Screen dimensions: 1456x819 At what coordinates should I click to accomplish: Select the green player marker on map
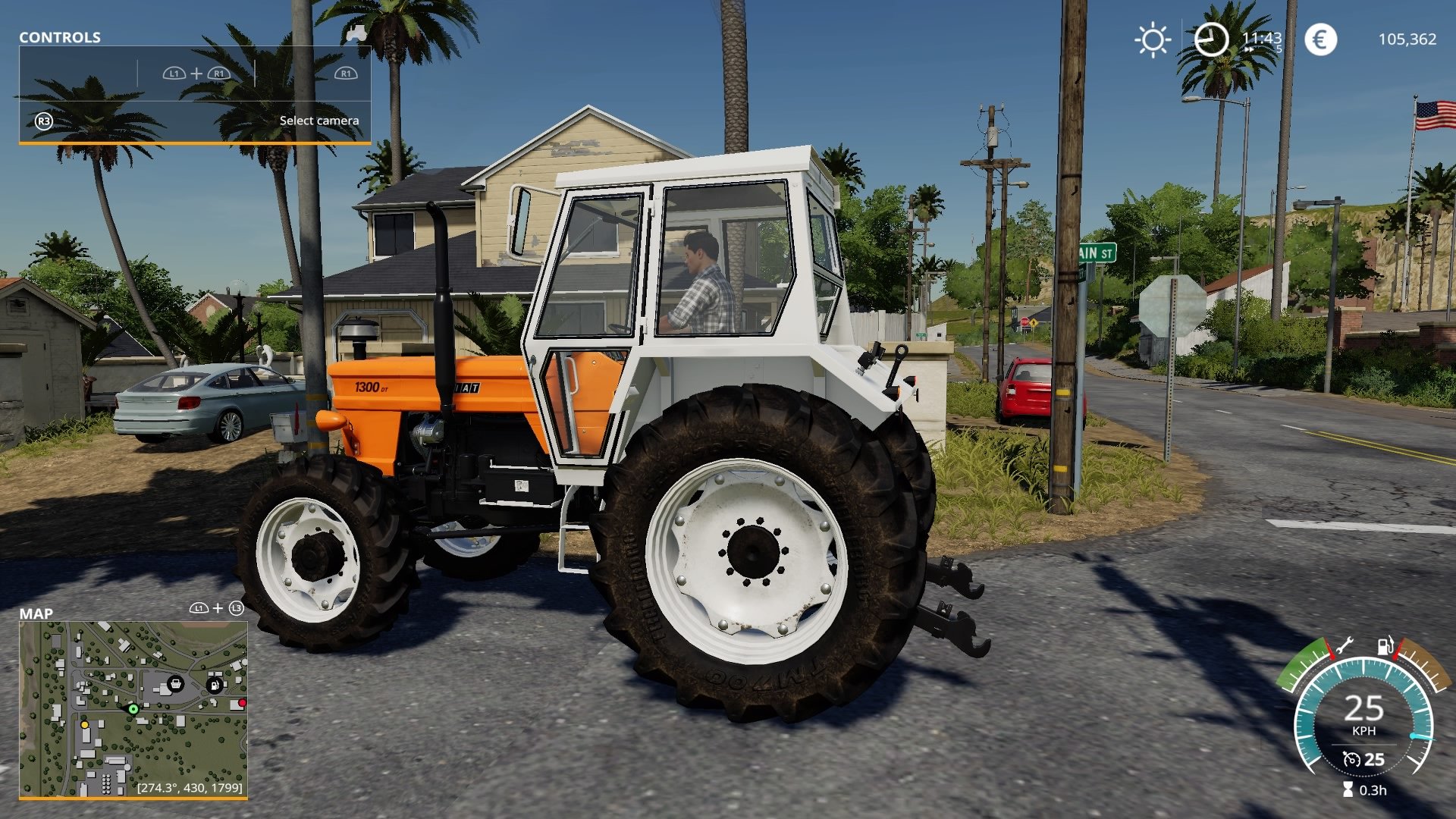[x=133, y=709]
